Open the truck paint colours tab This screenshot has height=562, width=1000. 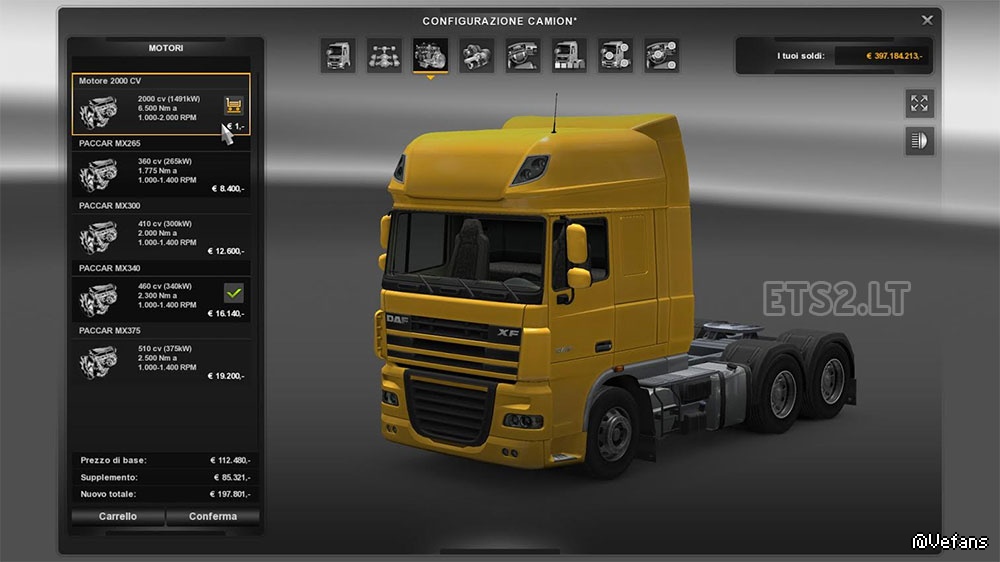pos(569,55)
